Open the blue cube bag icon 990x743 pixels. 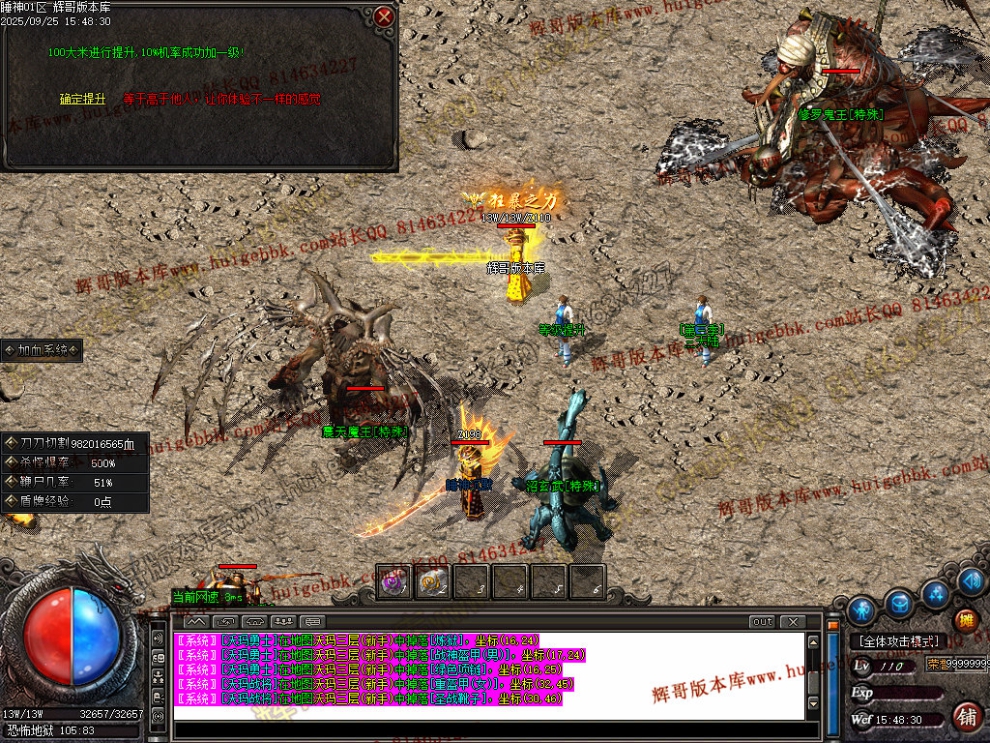pyautogui.click(x=899, y=603)
